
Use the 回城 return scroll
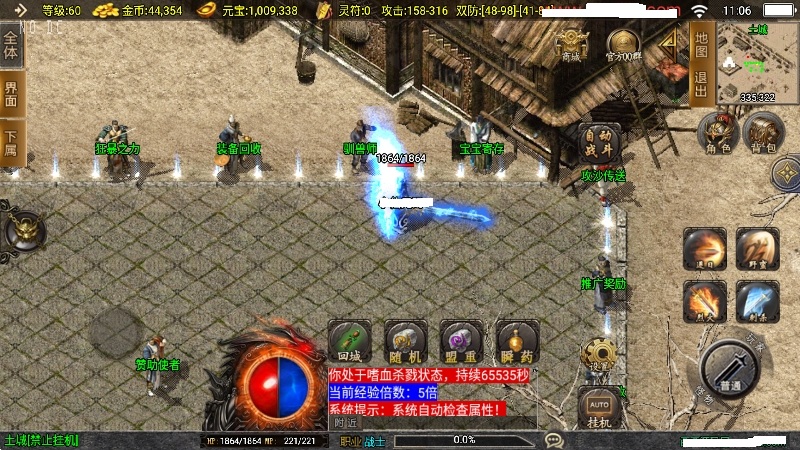[x=349, y=342]
